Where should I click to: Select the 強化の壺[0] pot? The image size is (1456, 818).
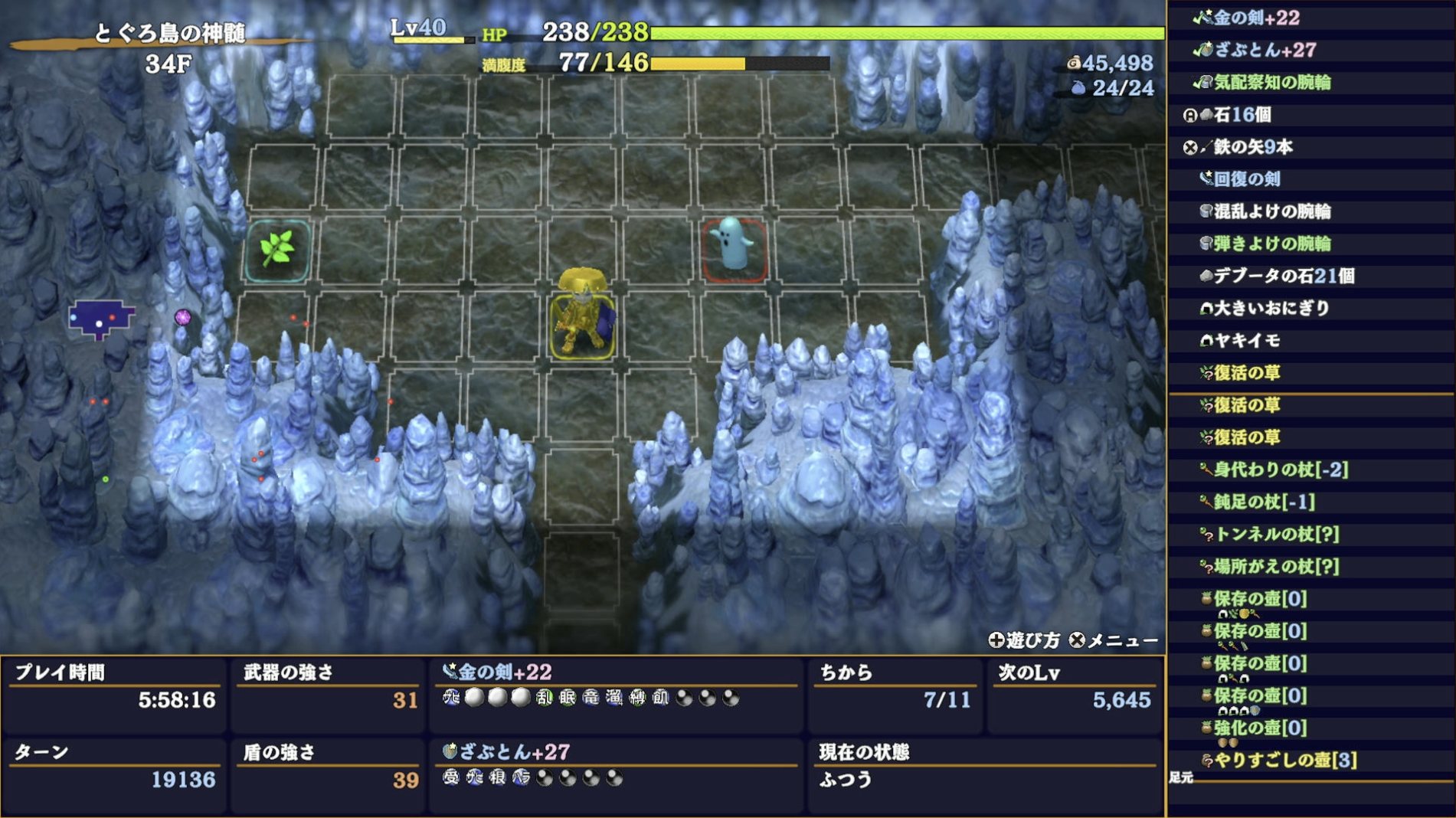pos(1260,728)
